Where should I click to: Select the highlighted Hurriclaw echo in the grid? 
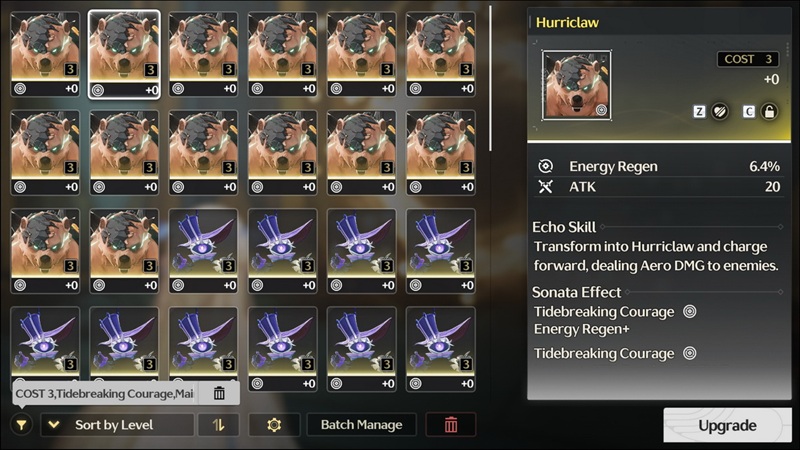(x=124, y=56)
